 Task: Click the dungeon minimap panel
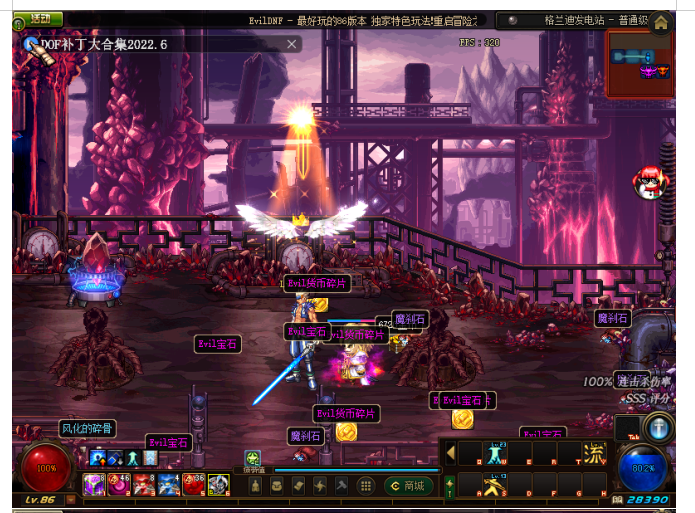[x=639, y=63]
